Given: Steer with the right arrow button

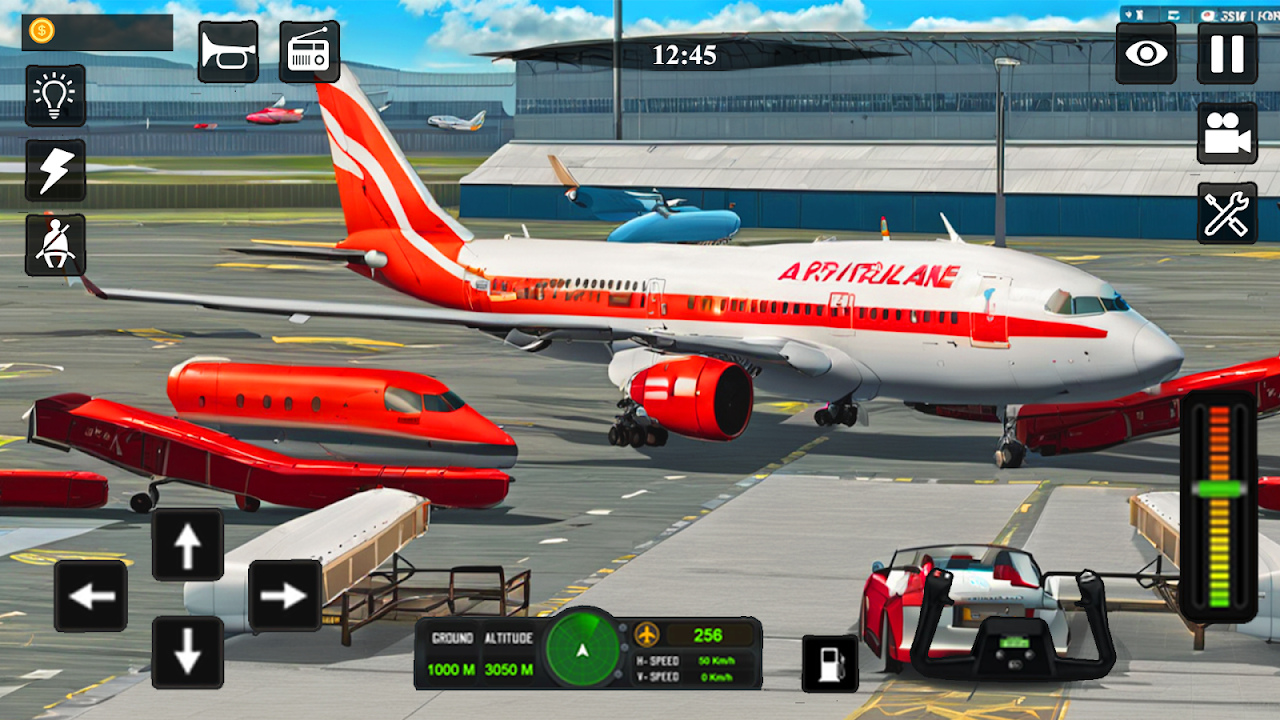Looking at the screenshot, I should point(285,596).
